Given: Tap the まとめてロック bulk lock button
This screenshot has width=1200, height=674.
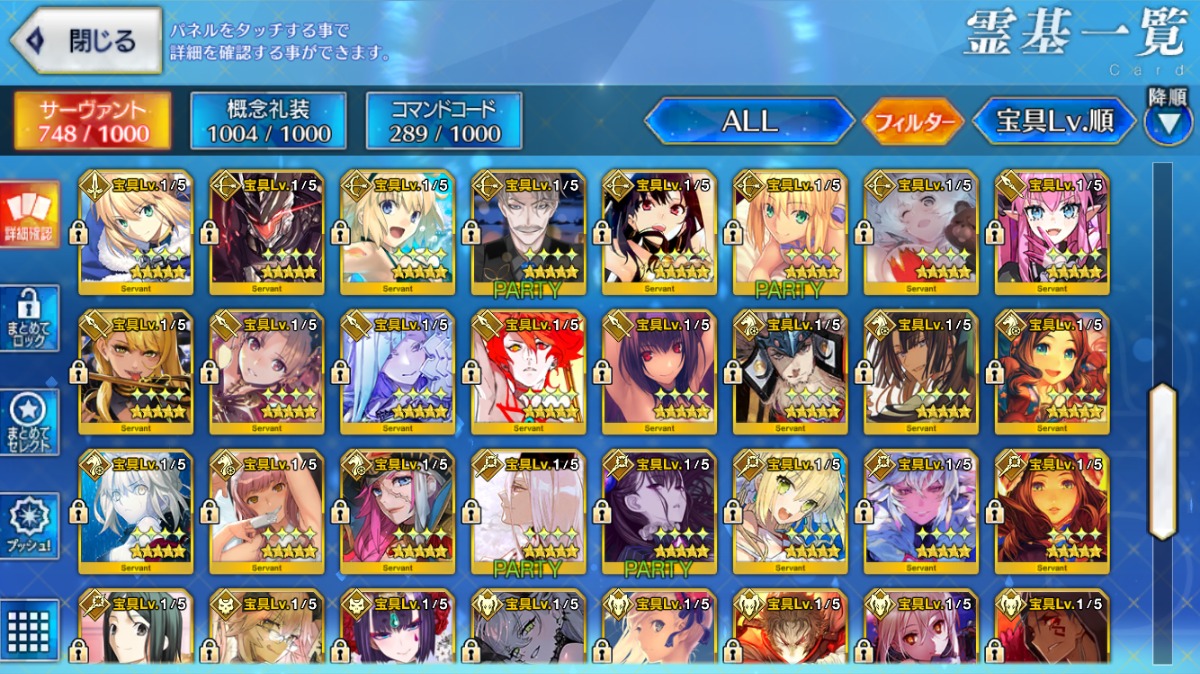Looking at the screenshot, I should (x=30, y=318).
